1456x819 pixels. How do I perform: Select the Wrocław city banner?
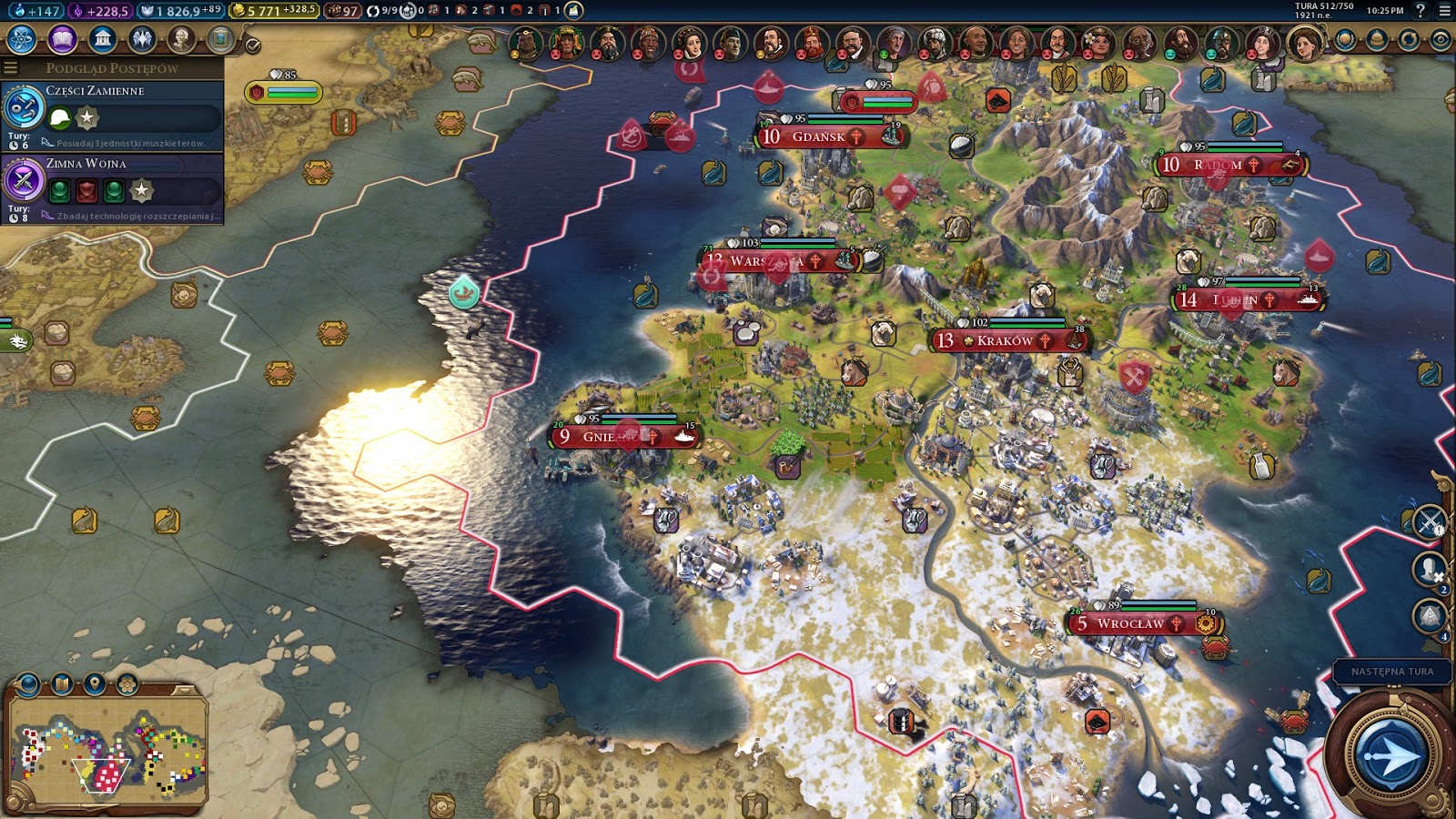(1130, 623)
